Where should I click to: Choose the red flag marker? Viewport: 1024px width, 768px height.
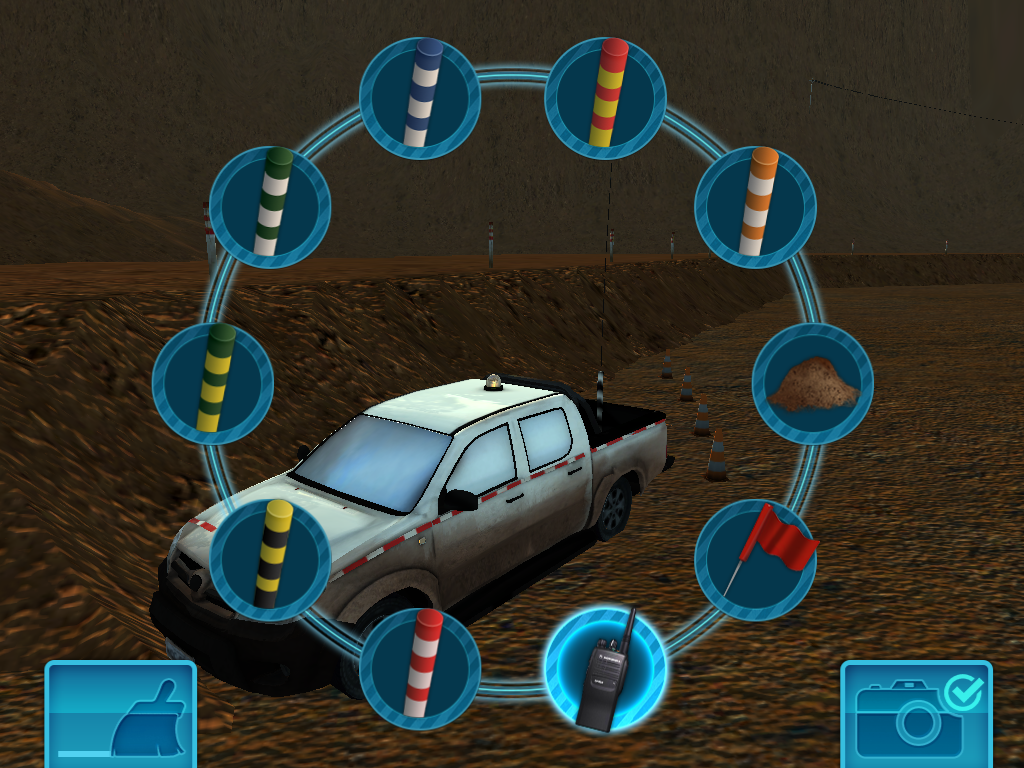pyautogui.click(x=755, y=560)
